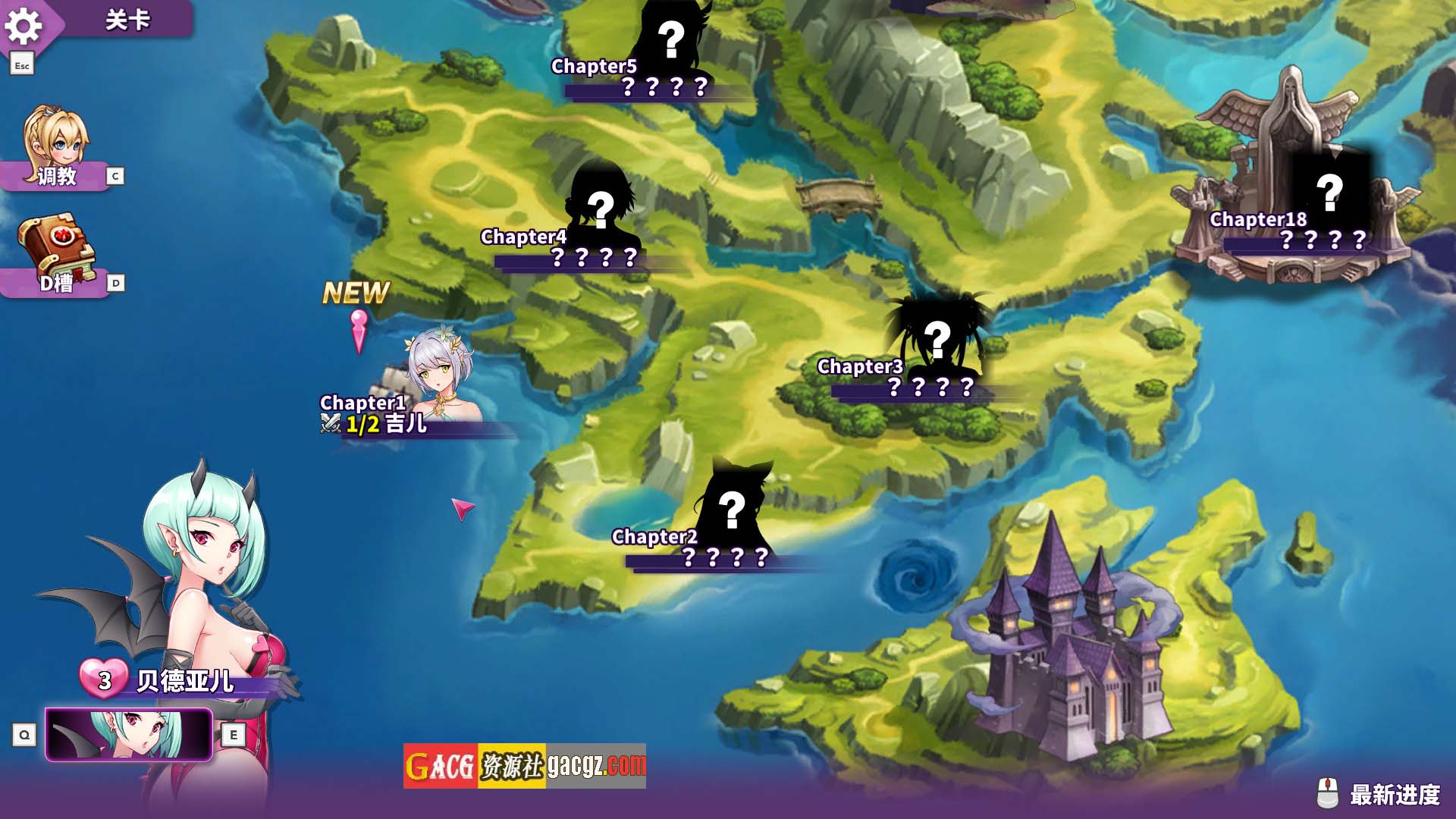
Task: Jump to 最新进度 latest progress
Action: click(x=1380, y=795)
